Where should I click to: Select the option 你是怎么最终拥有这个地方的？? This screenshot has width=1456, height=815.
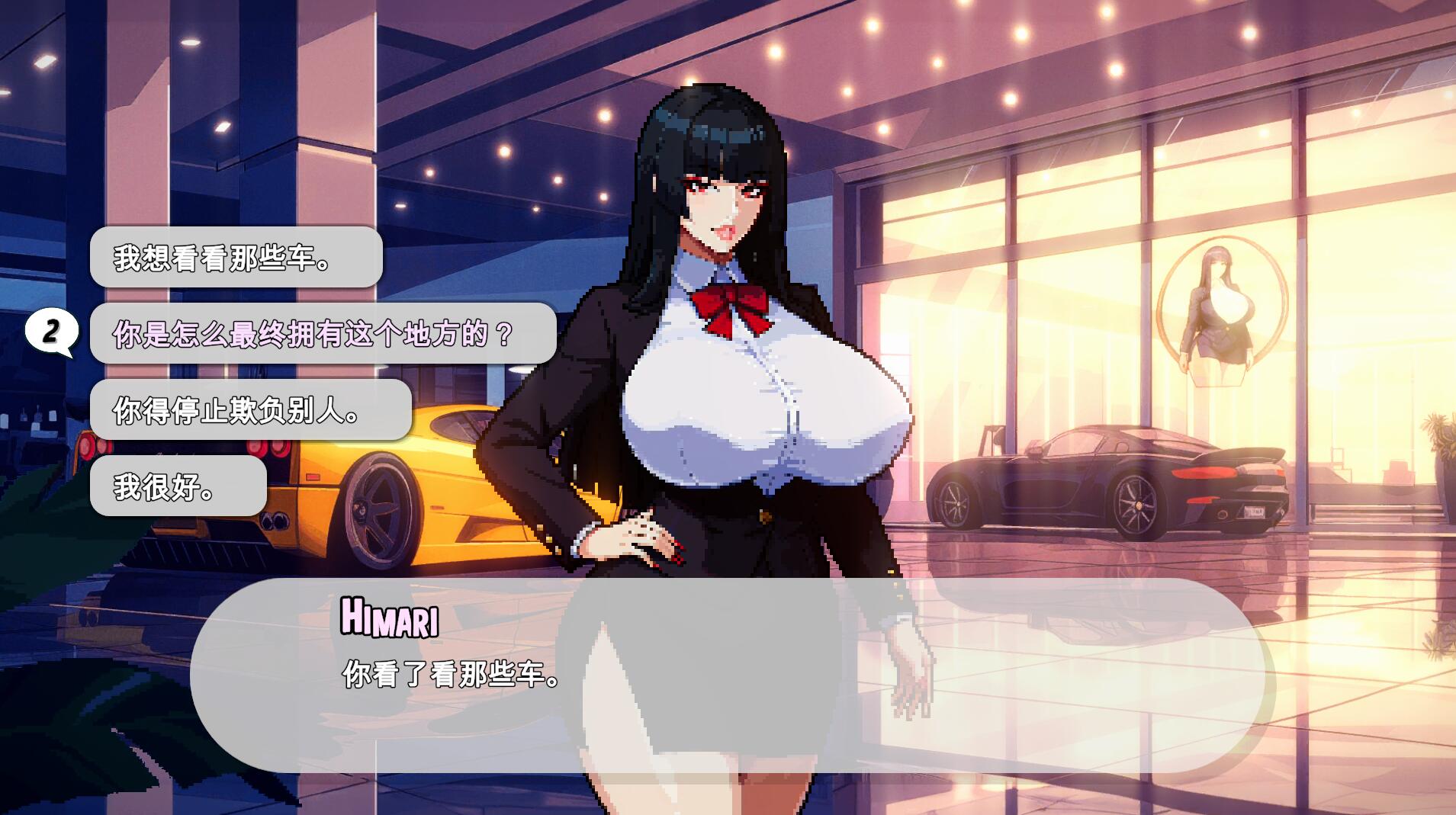323,334
